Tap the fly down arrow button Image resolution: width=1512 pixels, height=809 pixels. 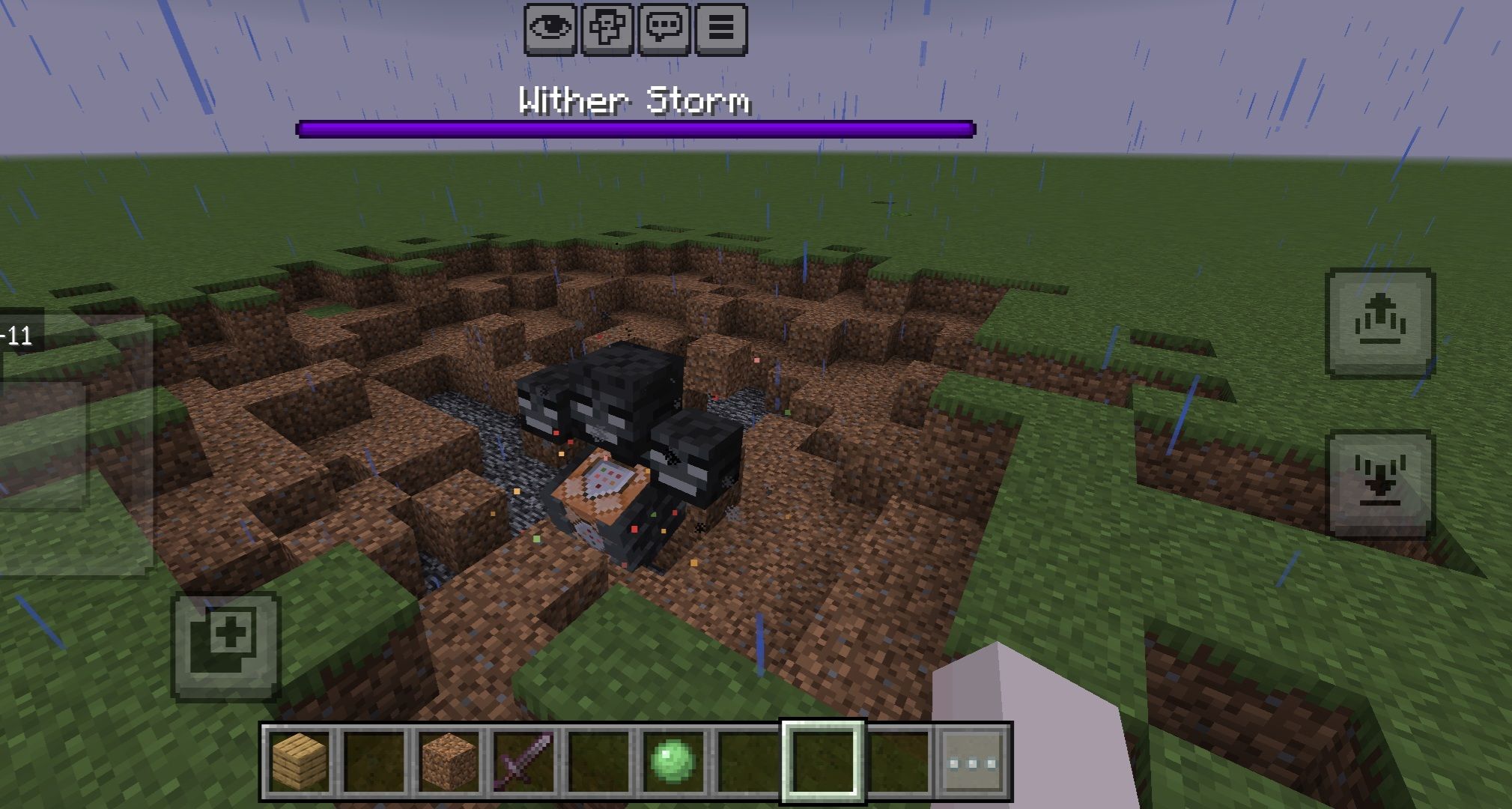click(1380, 485)
